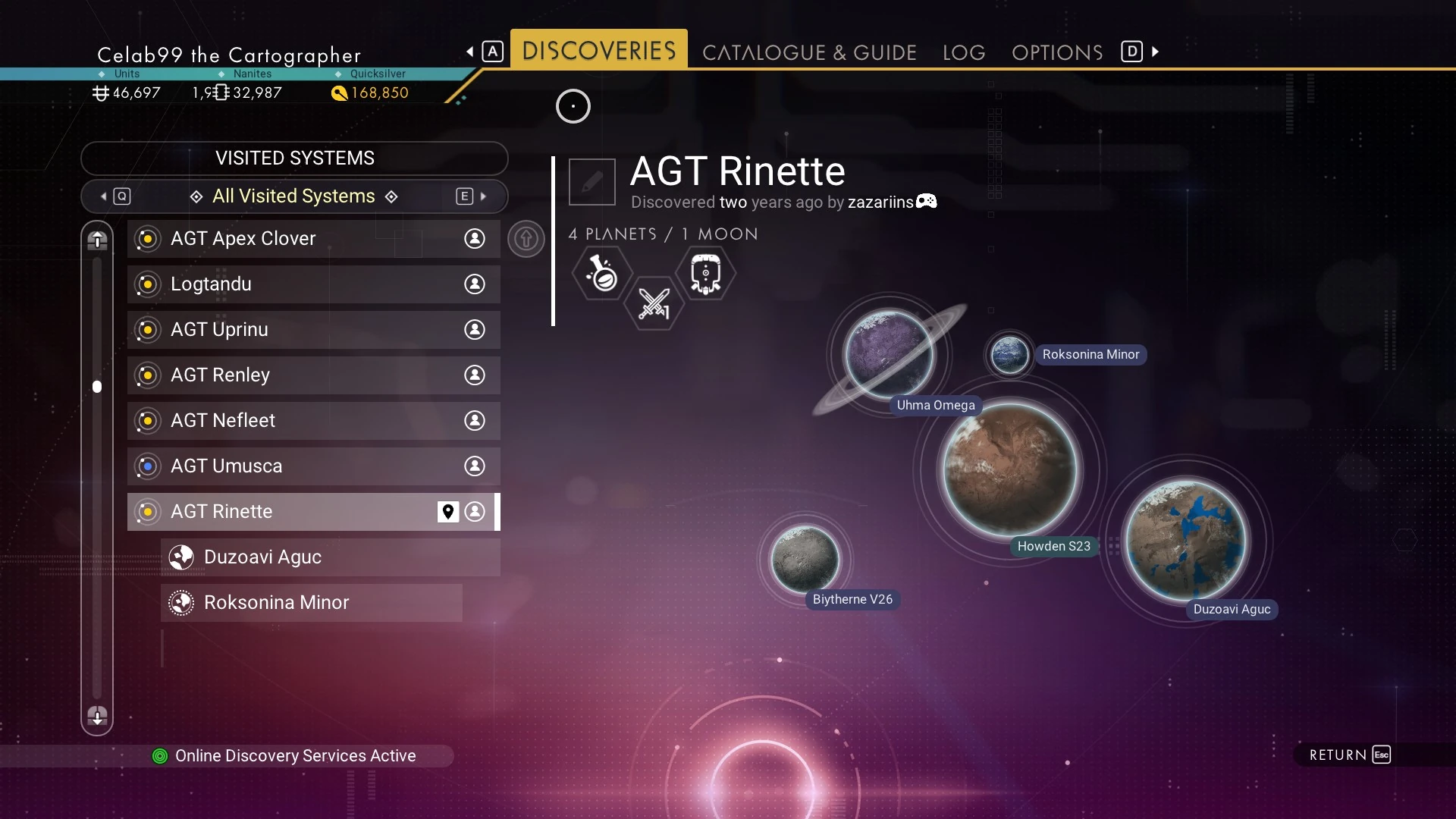Select the Uhma Omega ringed planet
Image resolution: width=1456 pixels, height=819 pixels.
(889, 355)
